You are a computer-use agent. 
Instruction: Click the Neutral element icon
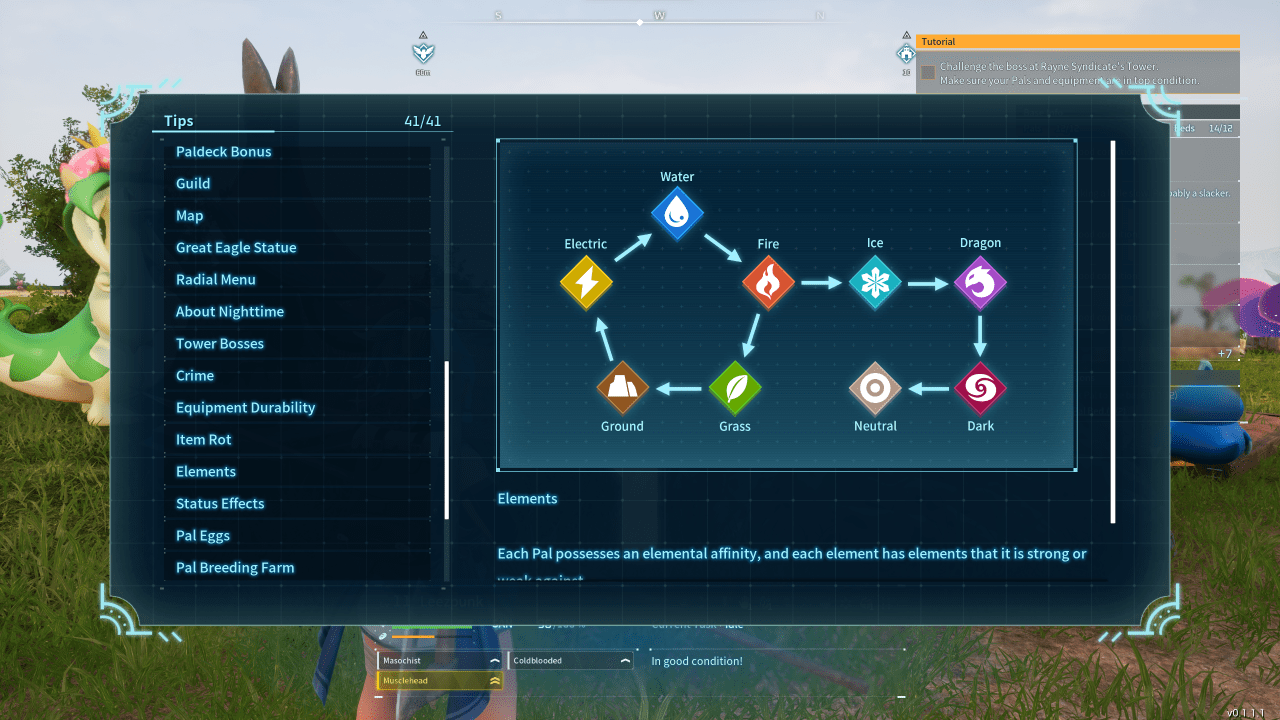pos(875,388)
